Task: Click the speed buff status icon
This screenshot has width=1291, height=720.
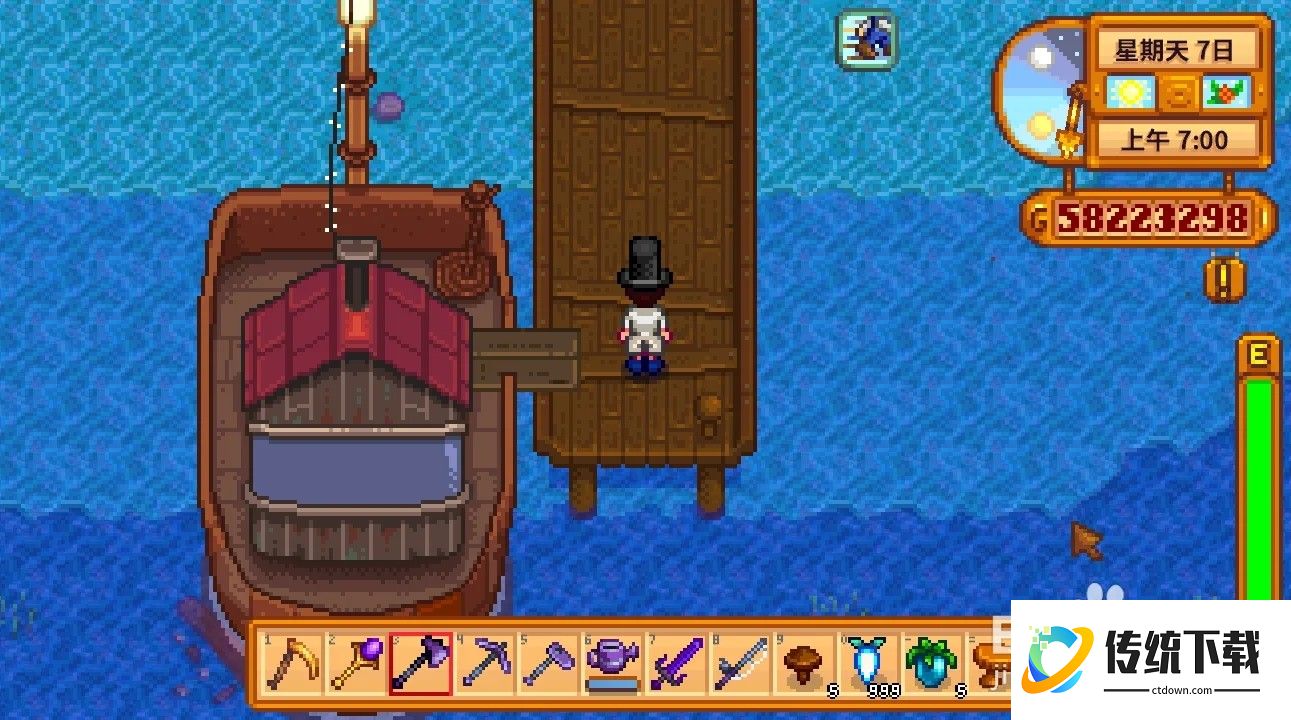Action: click(866, 40)
